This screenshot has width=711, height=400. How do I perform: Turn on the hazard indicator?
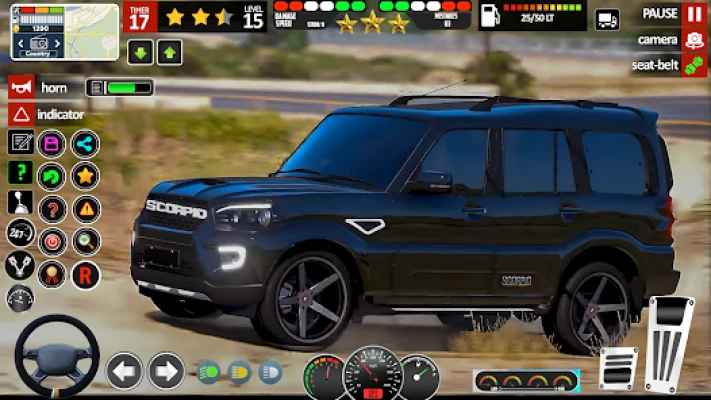(21, 114)
